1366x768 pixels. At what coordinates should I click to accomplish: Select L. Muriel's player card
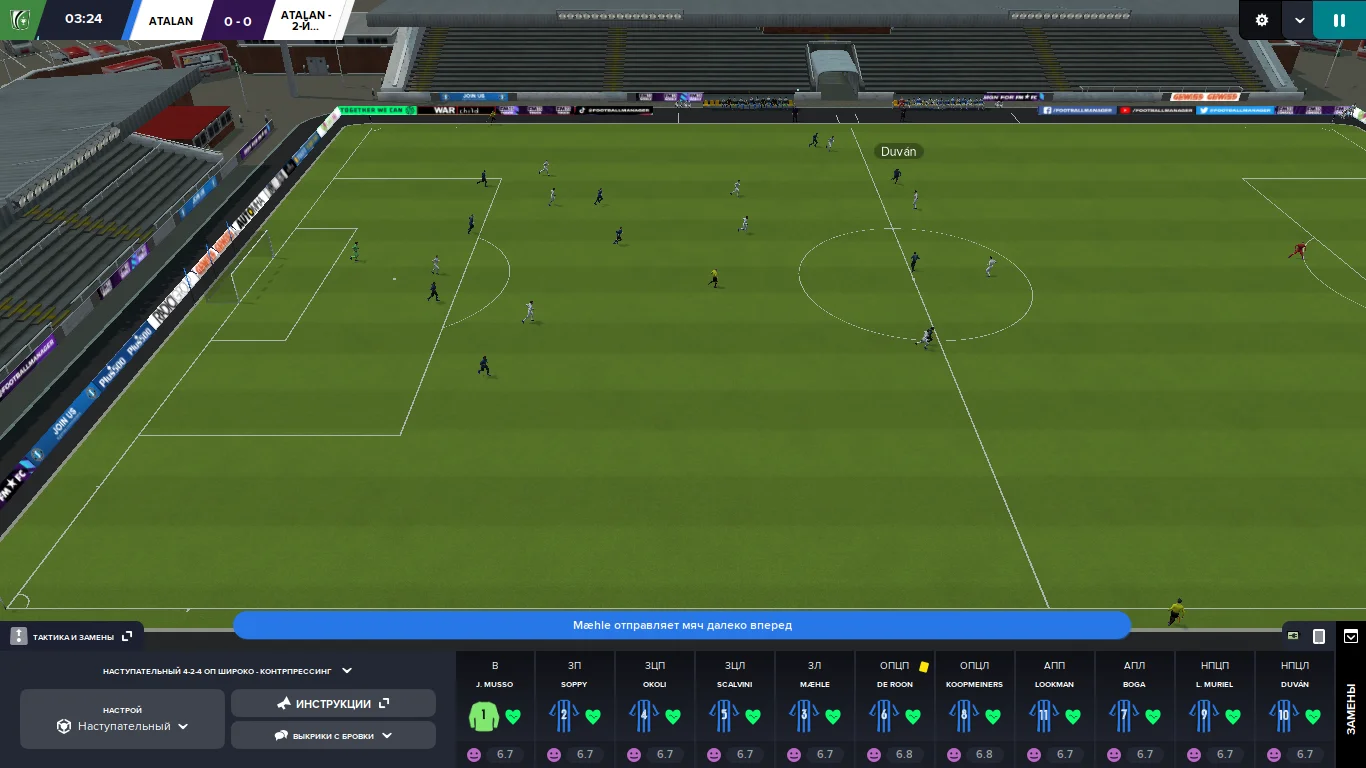[x=1214, y=708]
